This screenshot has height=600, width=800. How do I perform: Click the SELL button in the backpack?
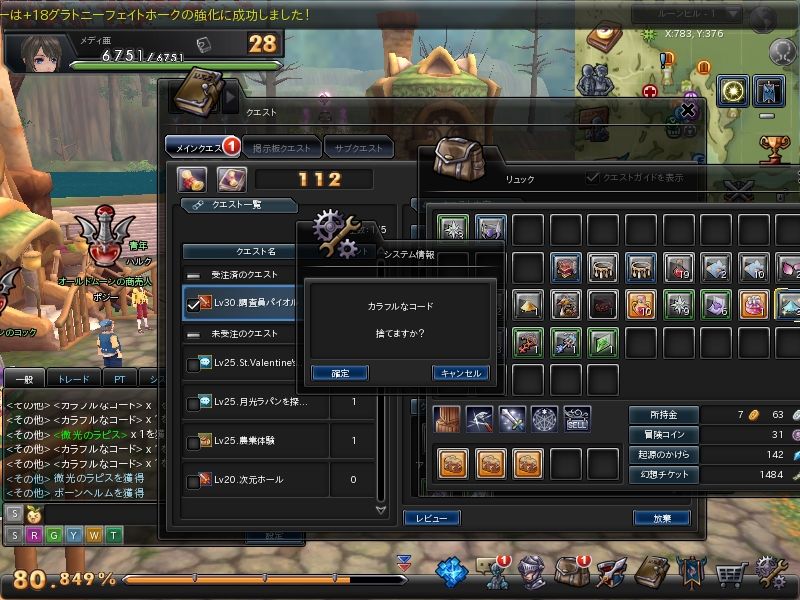577,420
